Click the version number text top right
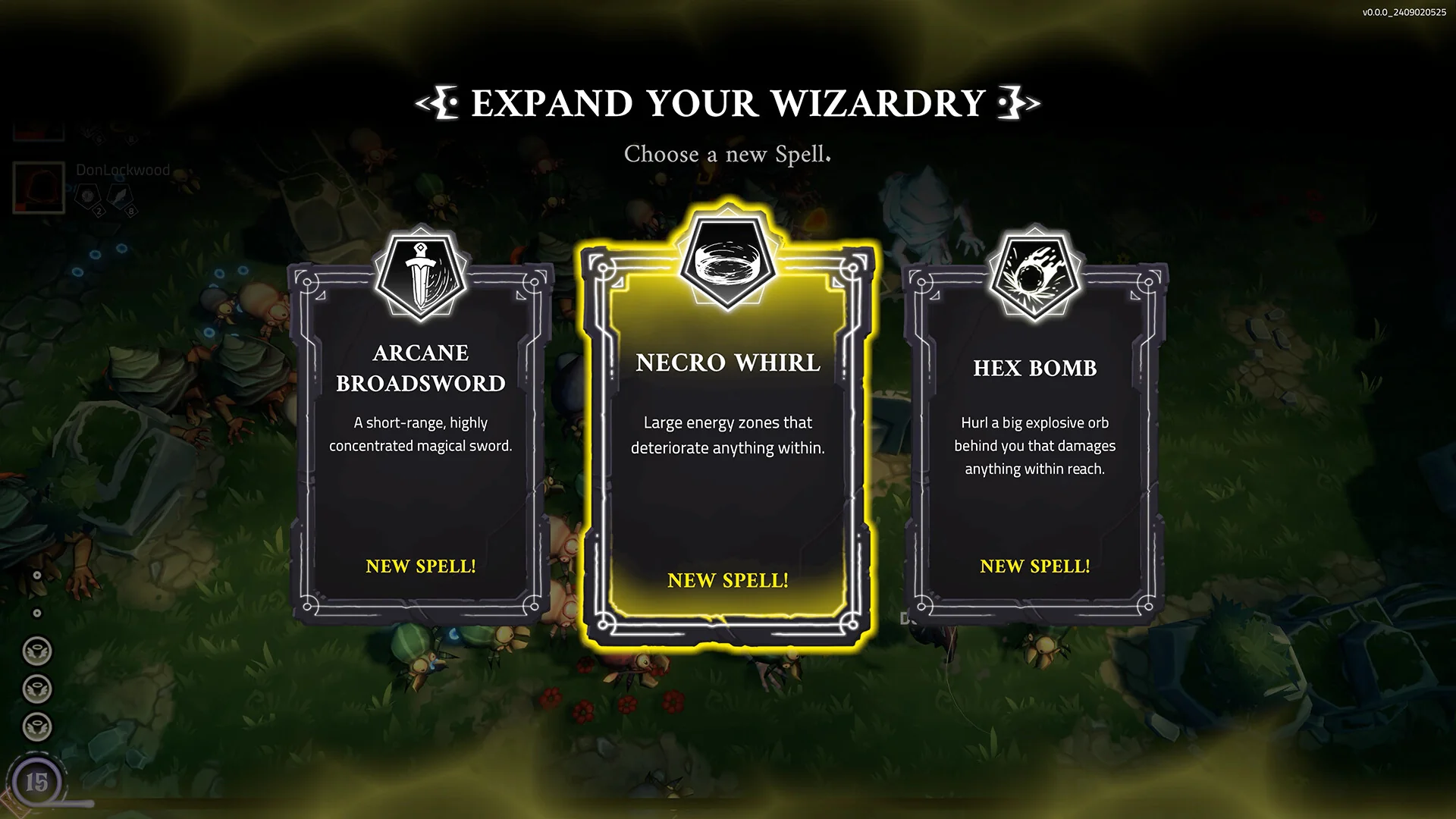 (1403, 11)
